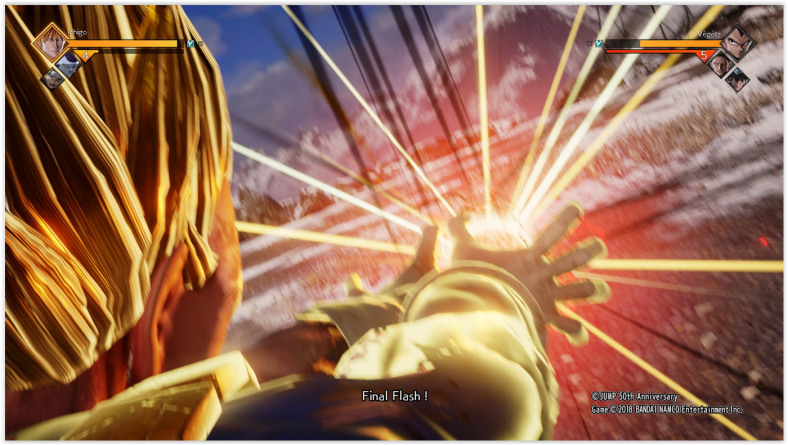Choose the dark-haired bottom support portrait on Vegeta's team
The height and width of the screenshot is (445, 788).
pos(736,79)
